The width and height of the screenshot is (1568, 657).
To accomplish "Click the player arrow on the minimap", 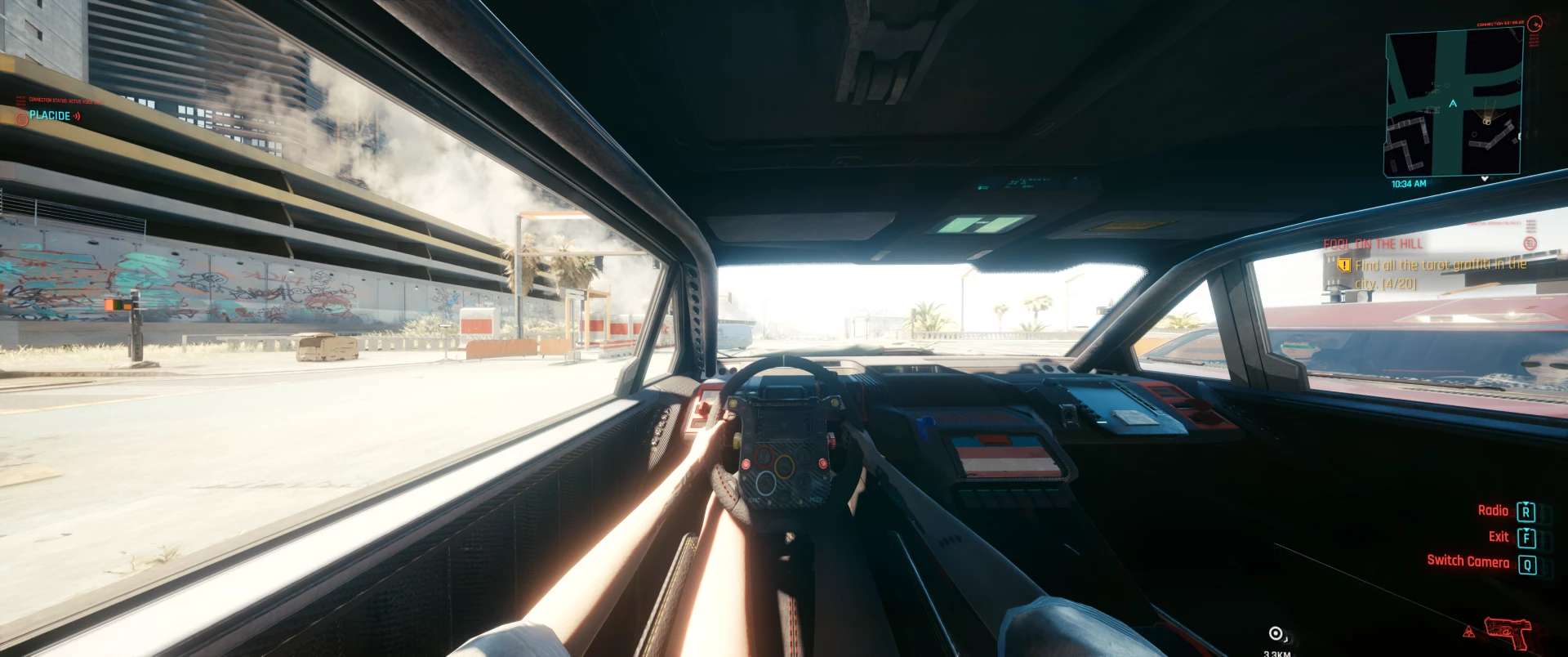I will (1453, 104).
